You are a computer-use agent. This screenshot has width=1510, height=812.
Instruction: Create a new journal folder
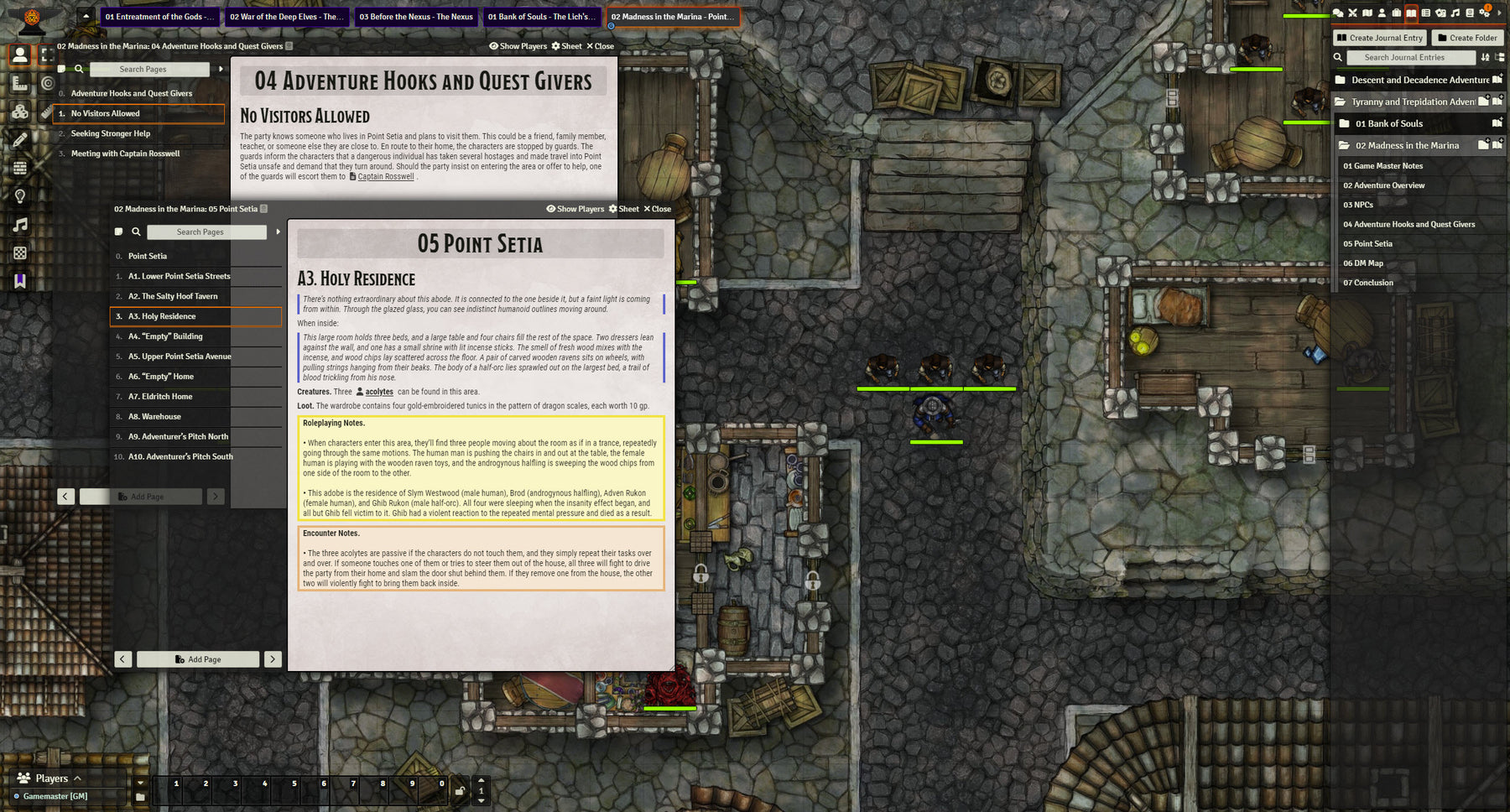point(1466,38)
